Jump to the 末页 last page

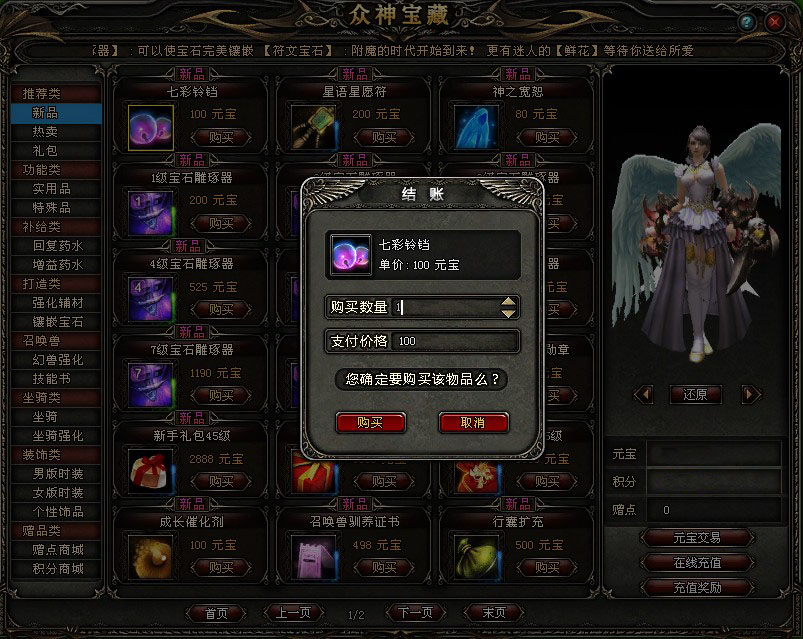[494, 613]
